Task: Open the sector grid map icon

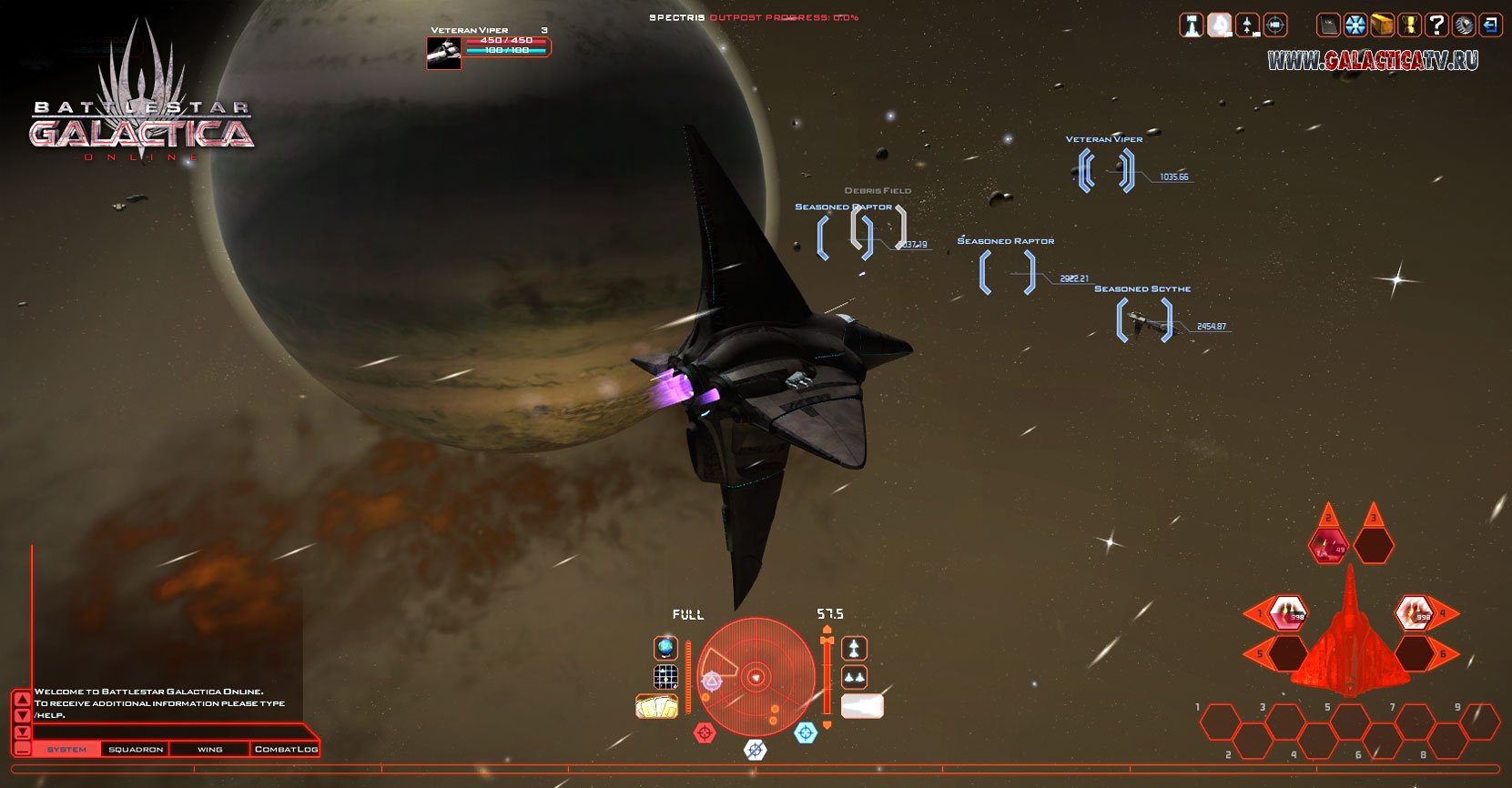Action: (666, 677)
